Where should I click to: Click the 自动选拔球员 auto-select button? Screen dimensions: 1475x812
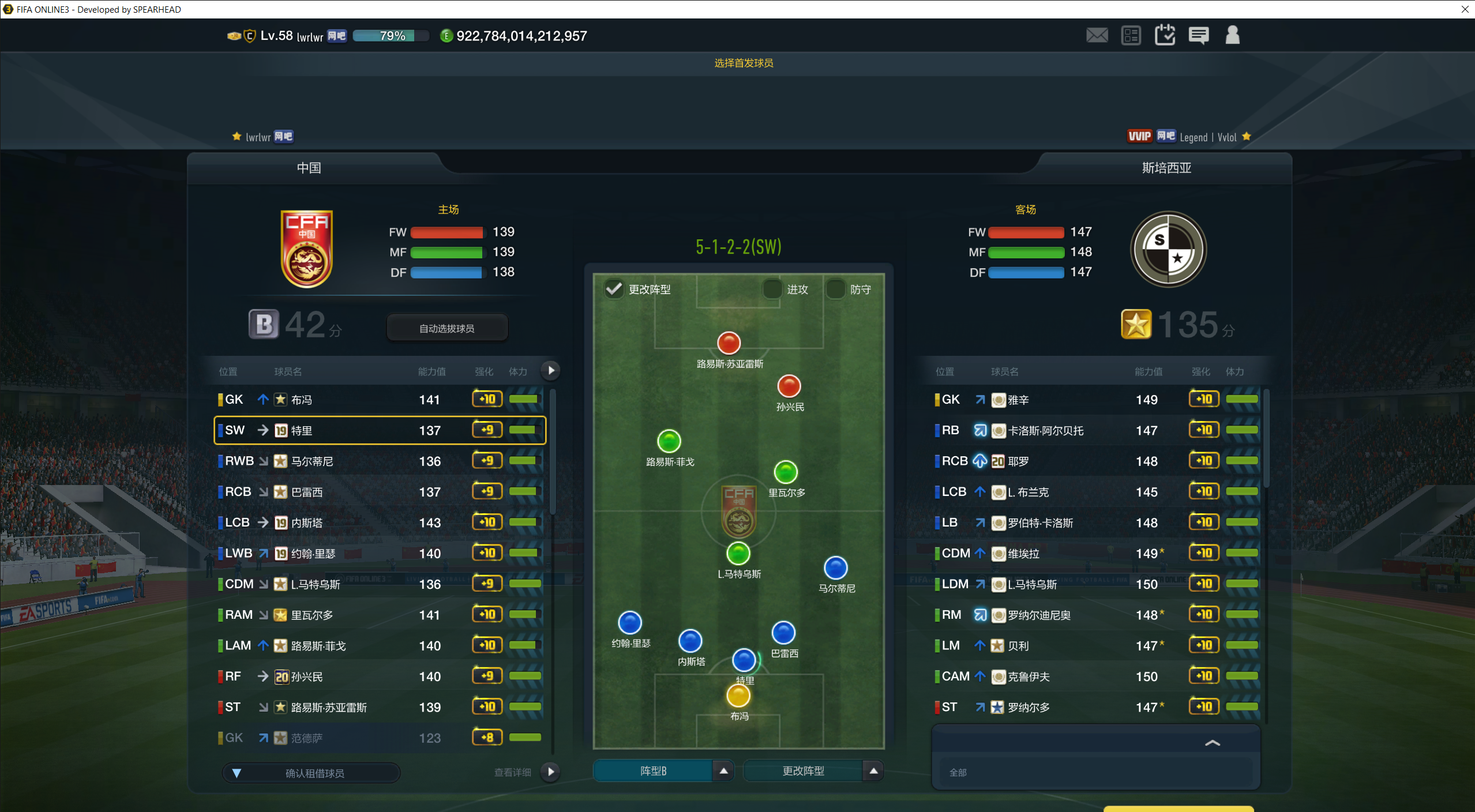[446, 328]
